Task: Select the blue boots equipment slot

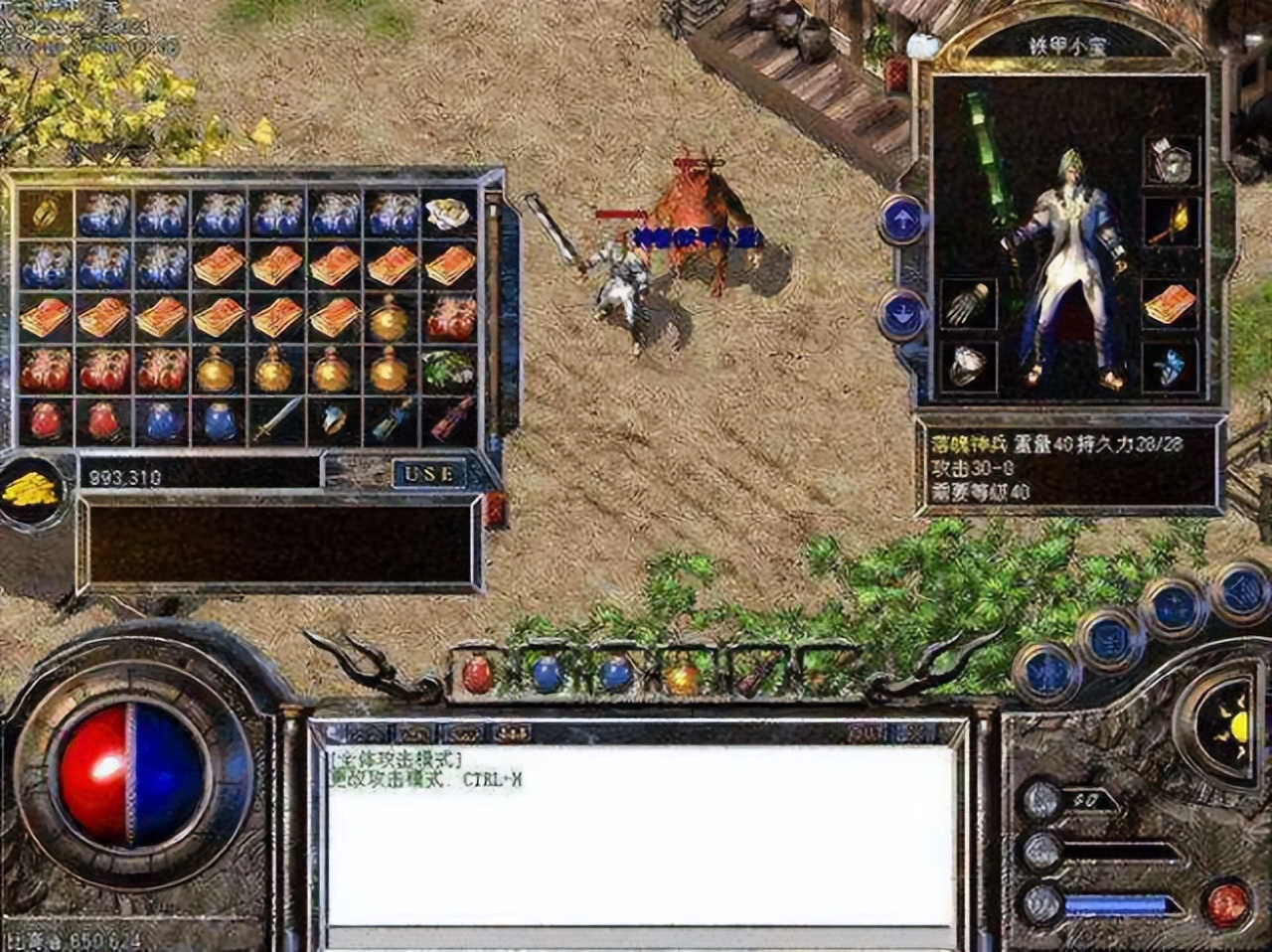Action: (x=1171, y=367)
